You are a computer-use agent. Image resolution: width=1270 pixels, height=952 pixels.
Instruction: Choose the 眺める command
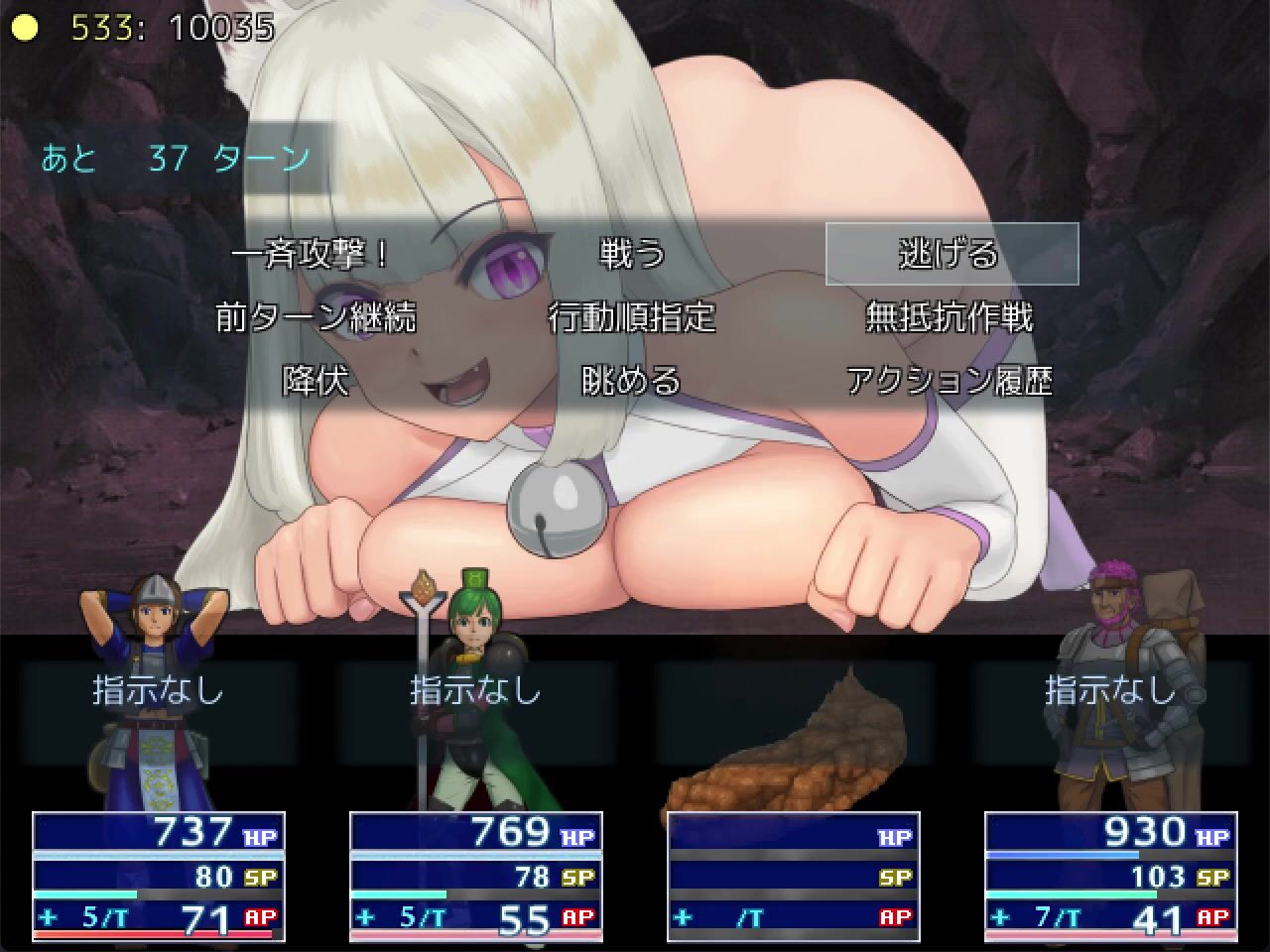pyautogui.click(x=633, y=382)
